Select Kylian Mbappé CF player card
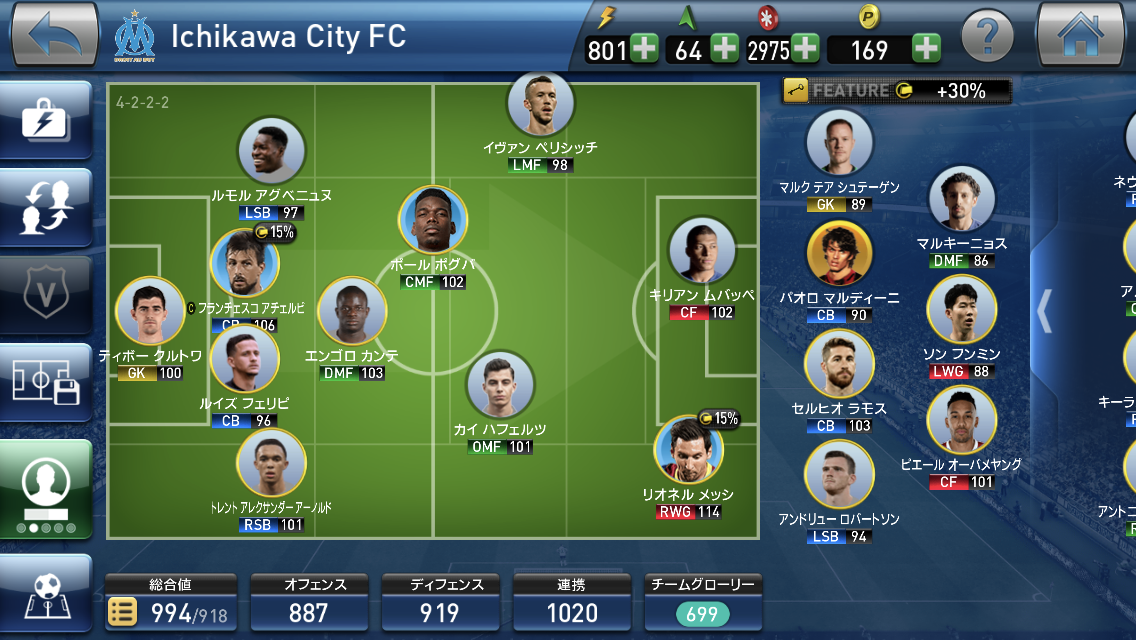The width and height of the screenshot is (1136, 640). click(x=701, y=250)
